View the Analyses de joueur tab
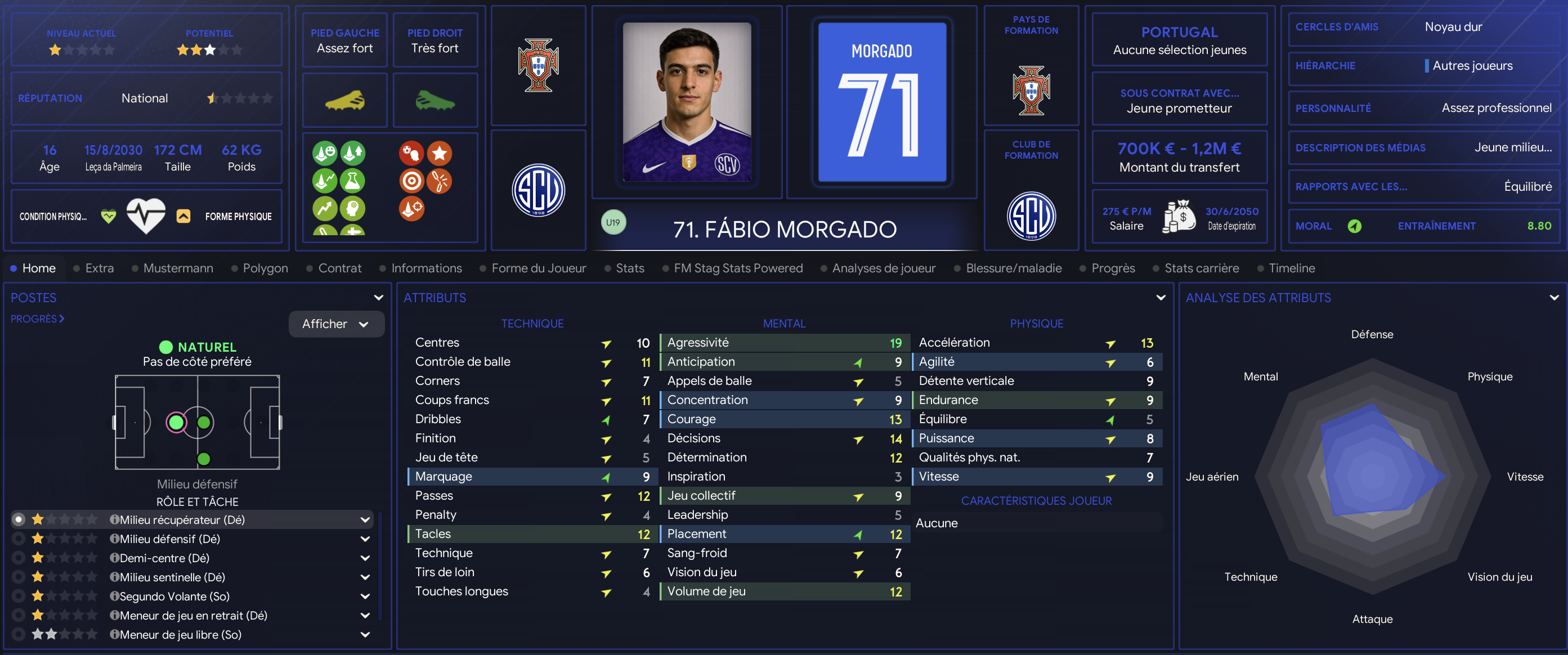1568x655 pixels. click(x=883, y=268)
